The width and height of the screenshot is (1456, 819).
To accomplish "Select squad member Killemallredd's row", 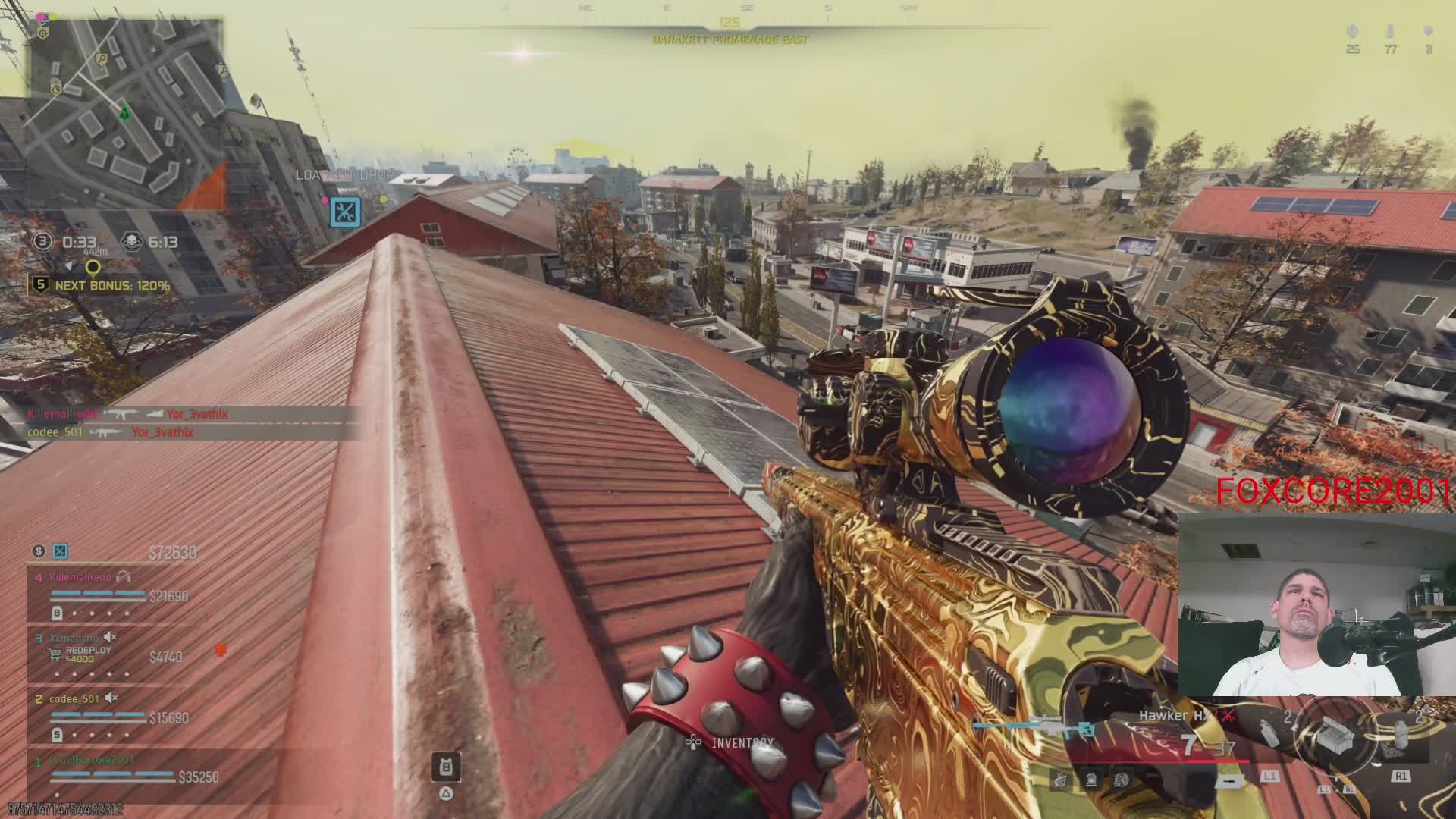I will click(106, 595).
